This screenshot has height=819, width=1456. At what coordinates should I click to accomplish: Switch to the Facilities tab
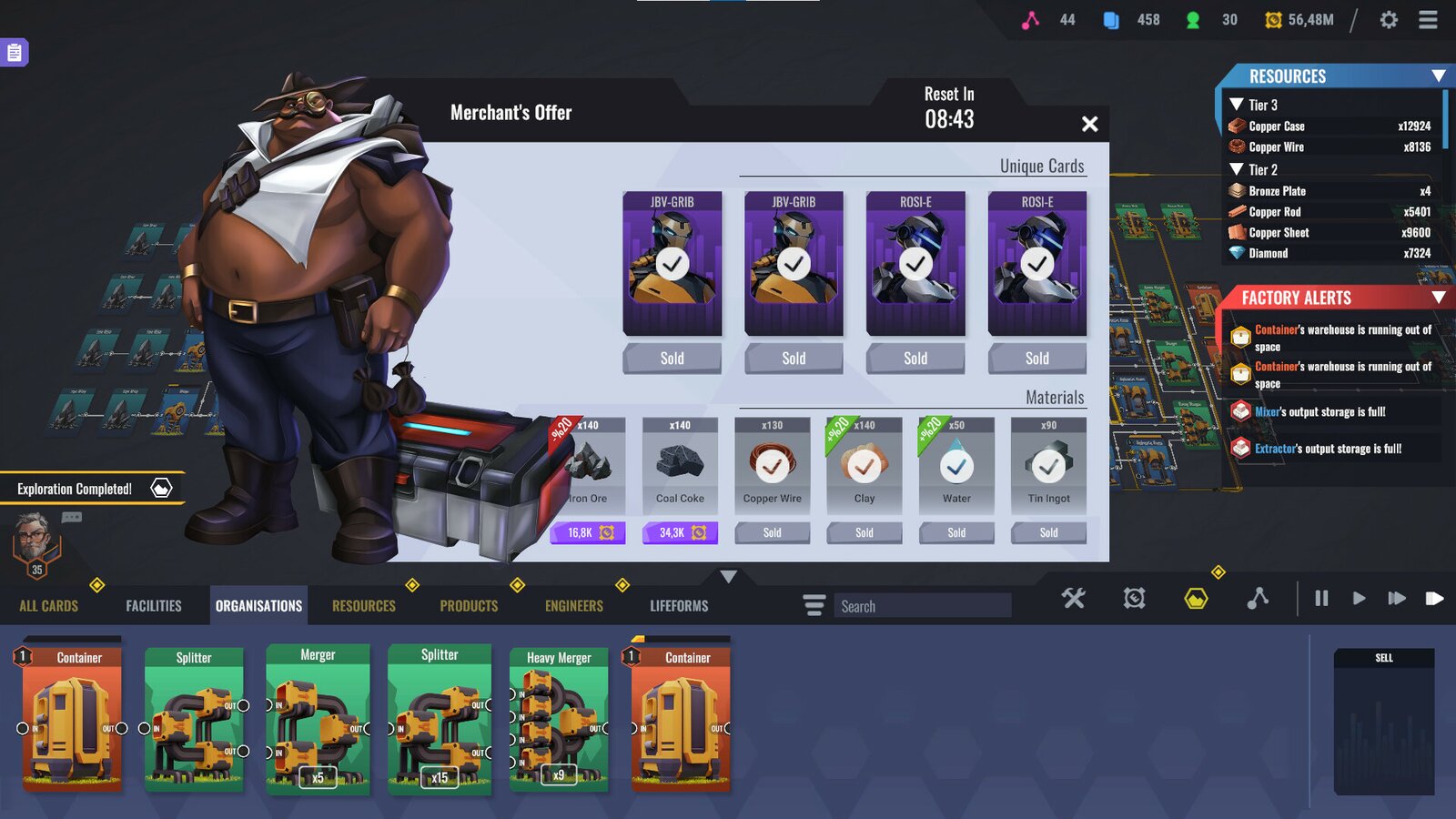(x=154, y=605)
